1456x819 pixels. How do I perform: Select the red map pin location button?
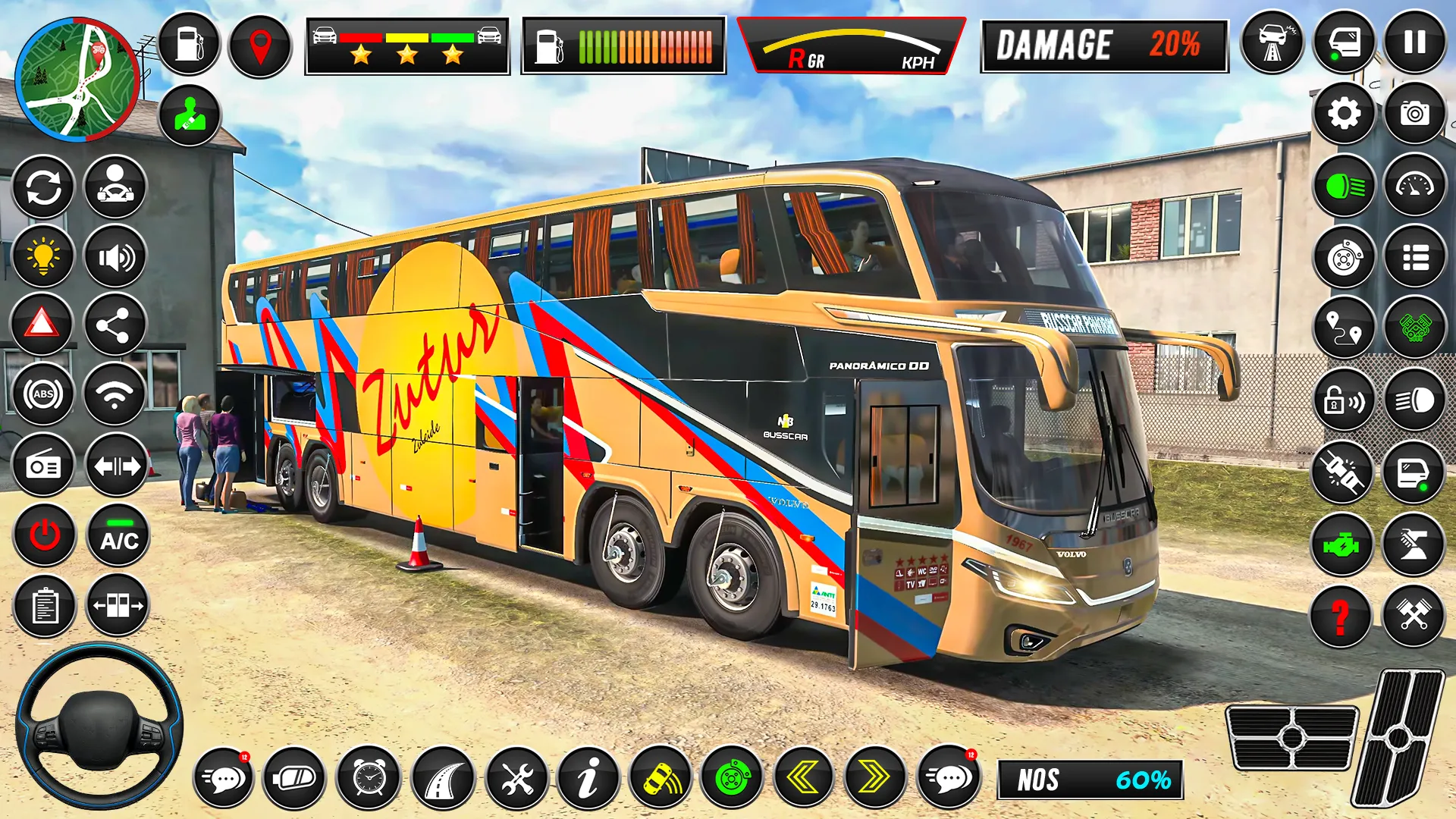260,45
